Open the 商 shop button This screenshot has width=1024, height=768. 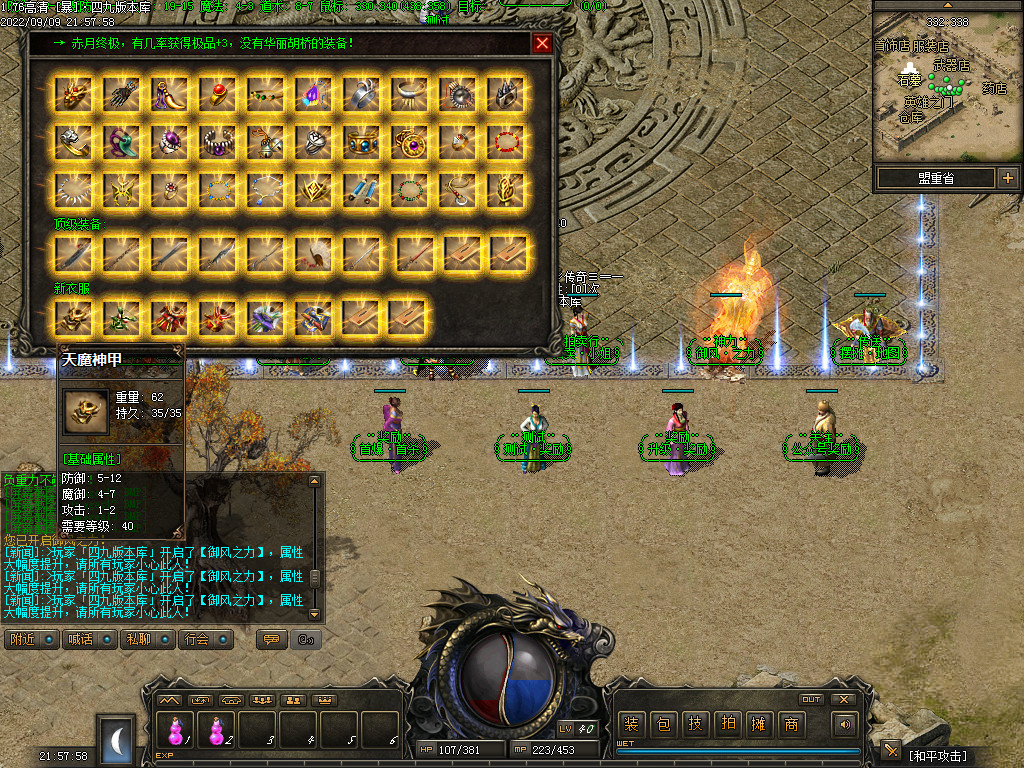point(791,724)
